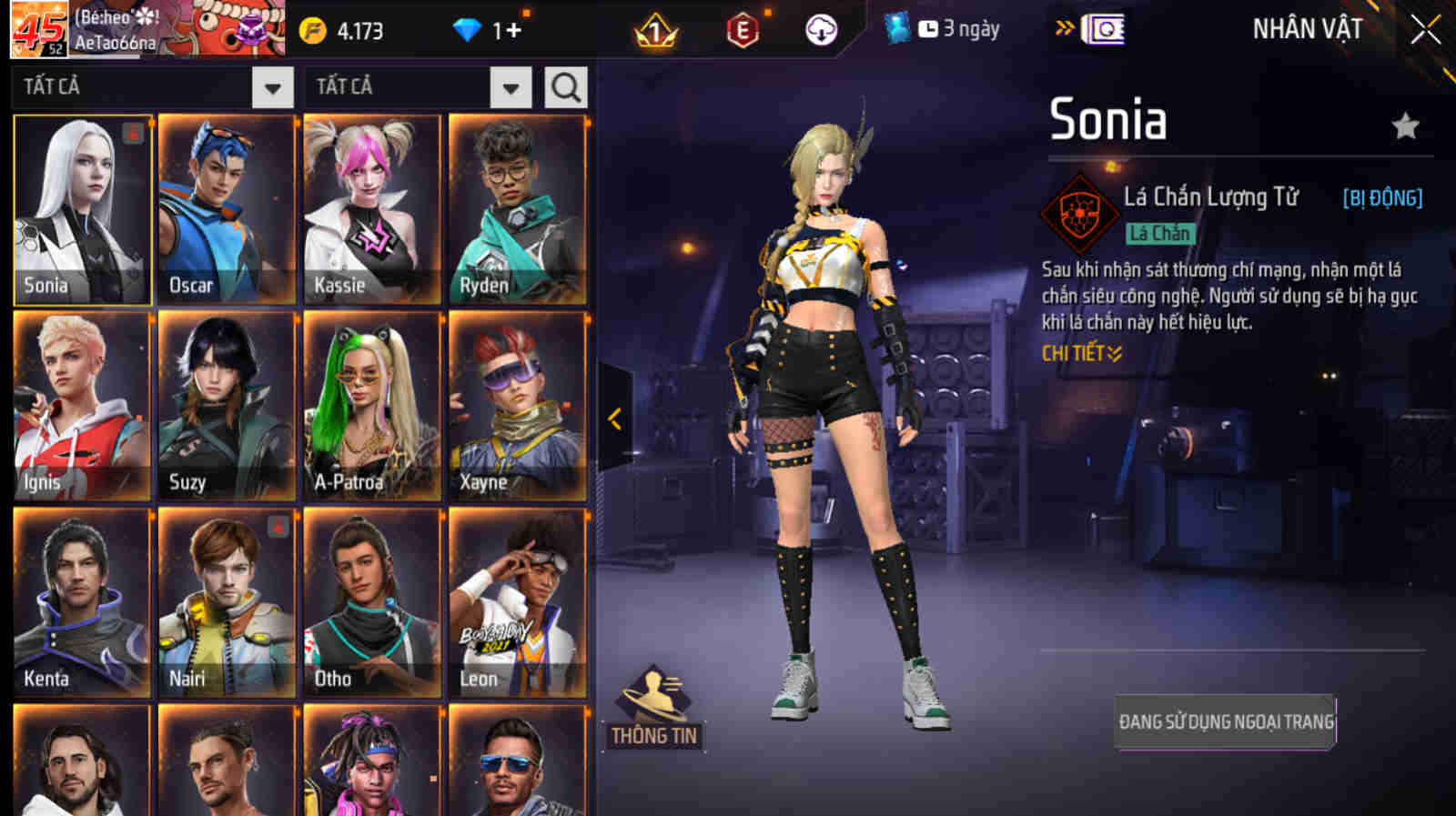The image size is (1456, 816).
Task: Open character search with the magnifier icon
Action: pyautogui.click(x=566, y=87)
